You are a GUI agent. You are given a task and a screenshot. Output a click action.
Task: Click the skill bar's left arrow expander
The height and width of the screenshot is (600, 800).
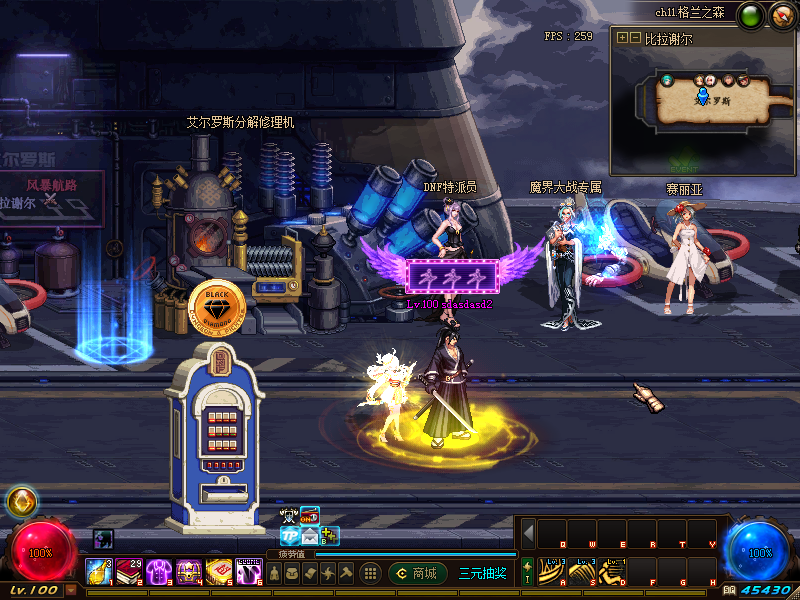[528, 533]
